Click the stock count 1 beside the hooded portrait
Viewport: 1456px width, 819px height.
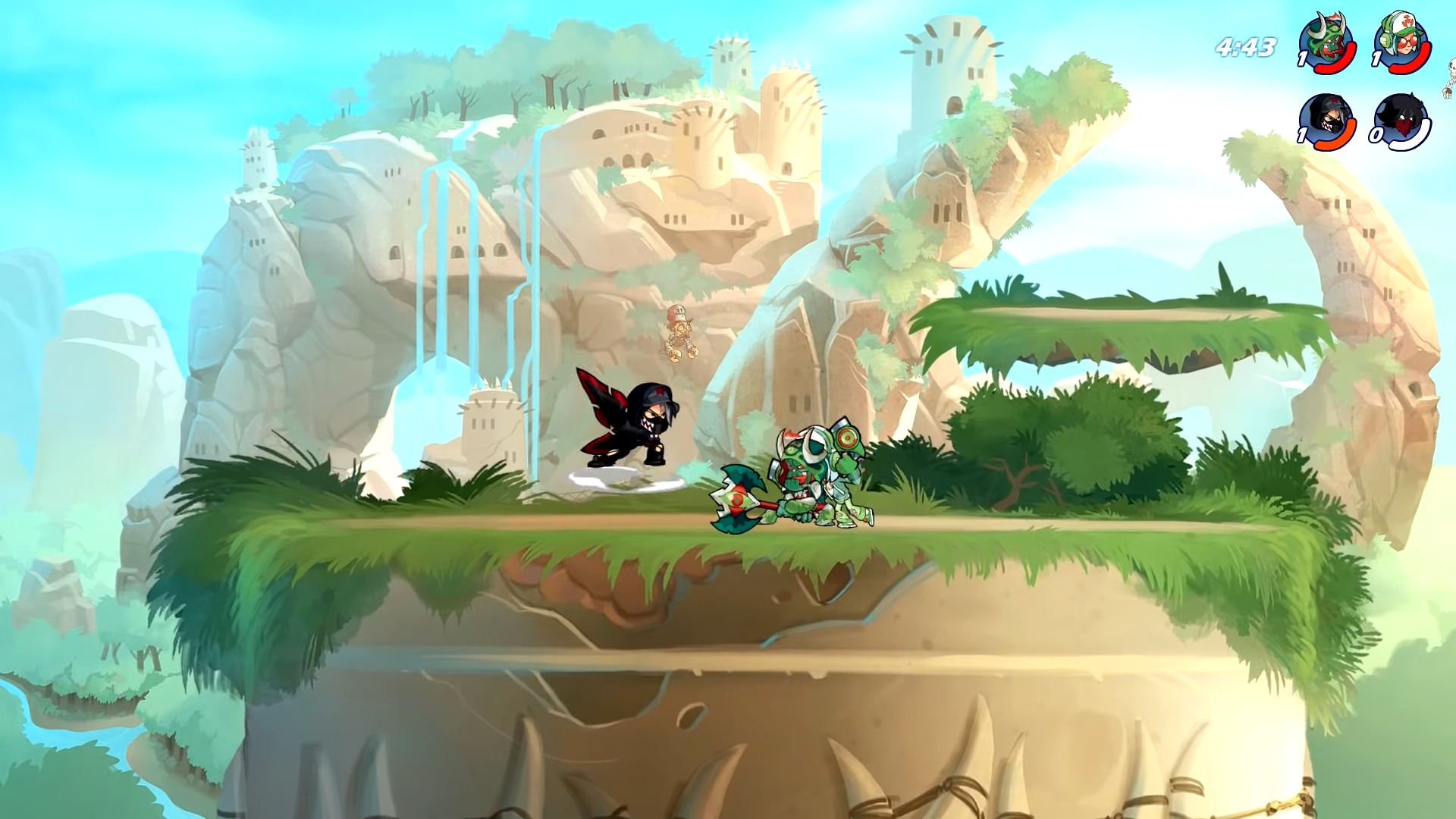pos(1301,133)
